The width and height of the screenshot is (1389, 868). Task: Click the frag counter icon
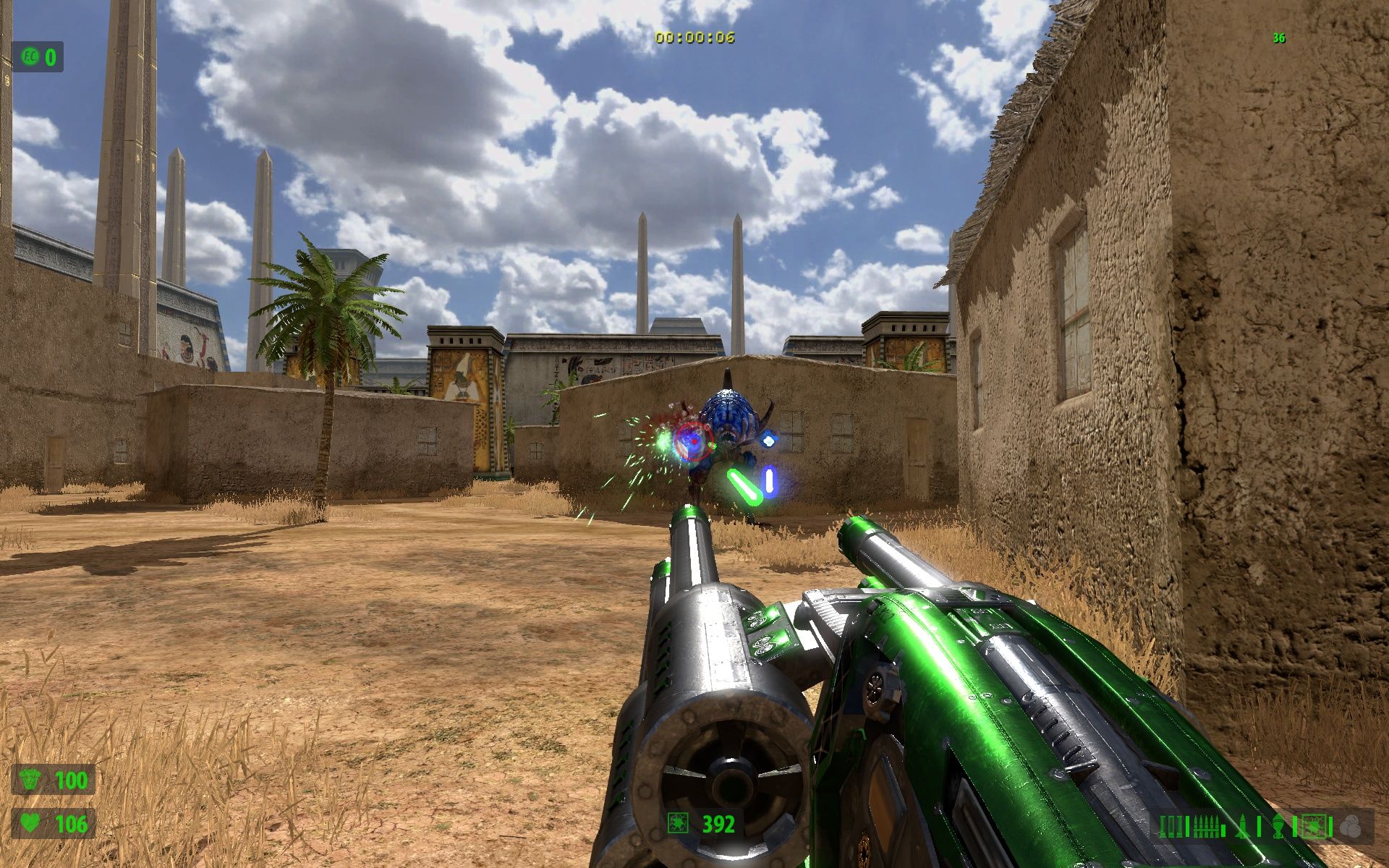point(30,56)
